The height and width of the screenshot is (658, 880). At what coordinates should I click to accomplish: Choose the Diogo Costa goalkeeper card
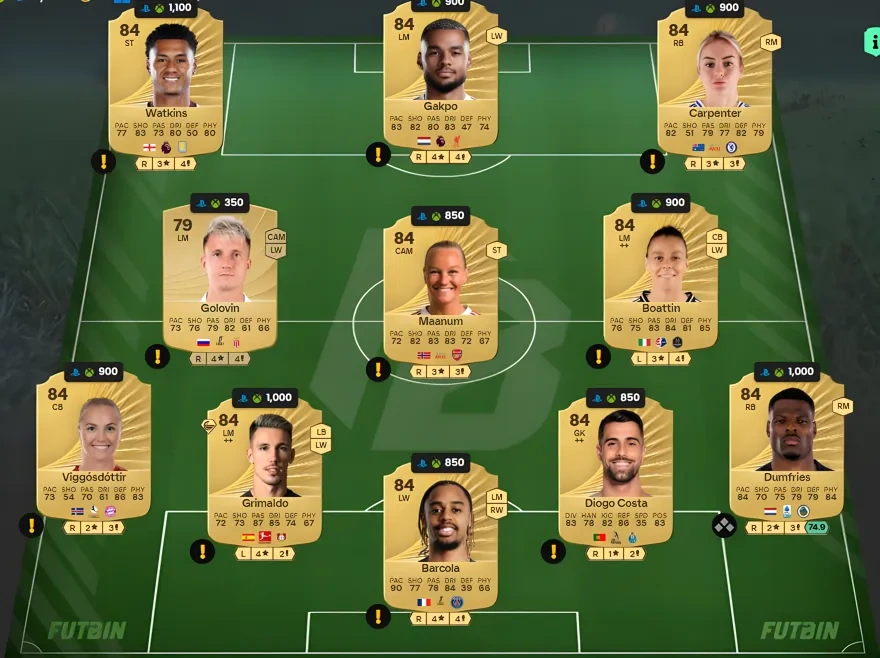tap(616, 465)
